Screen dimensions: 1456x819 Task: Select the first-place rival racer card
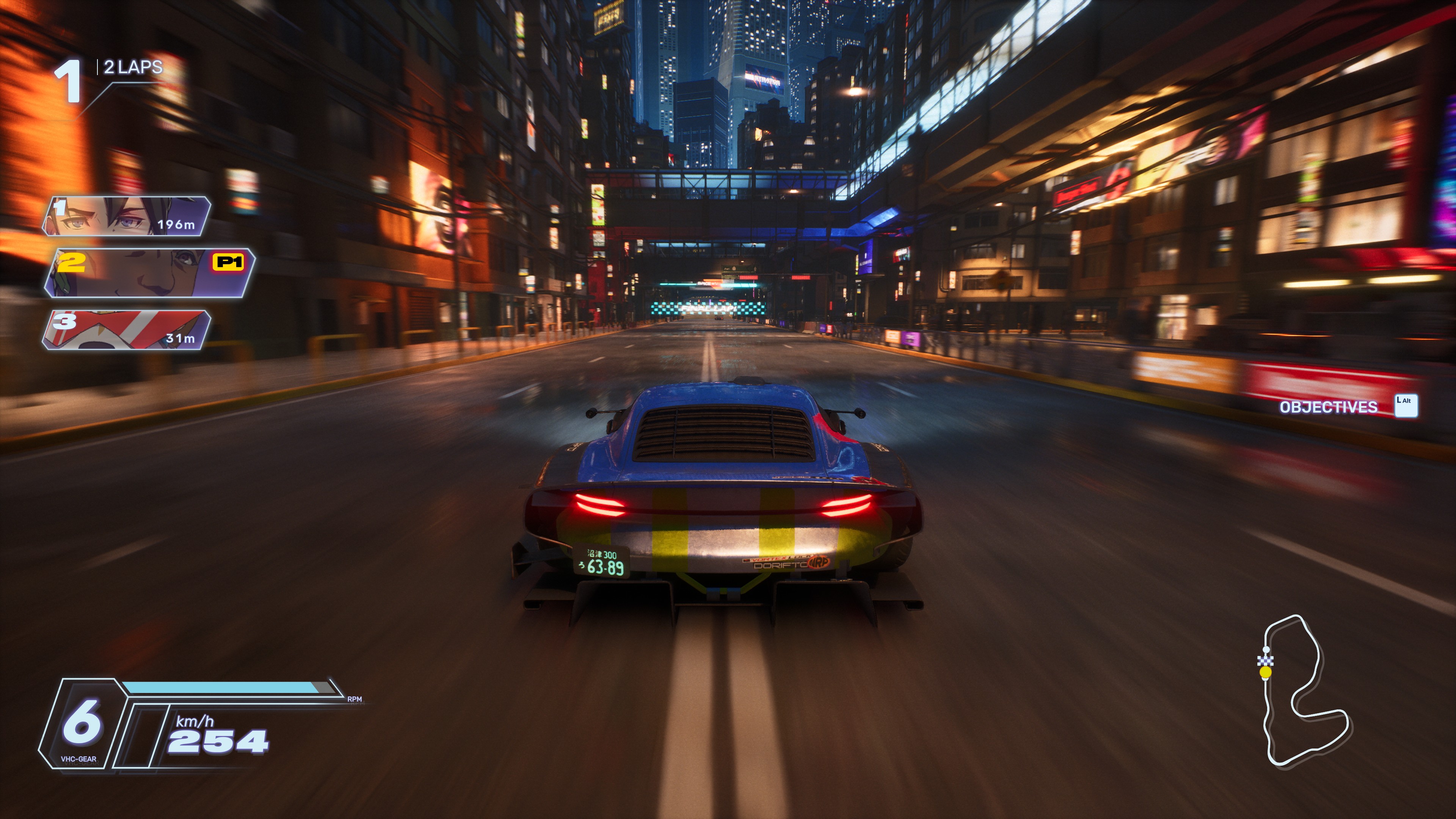[127, 216]
